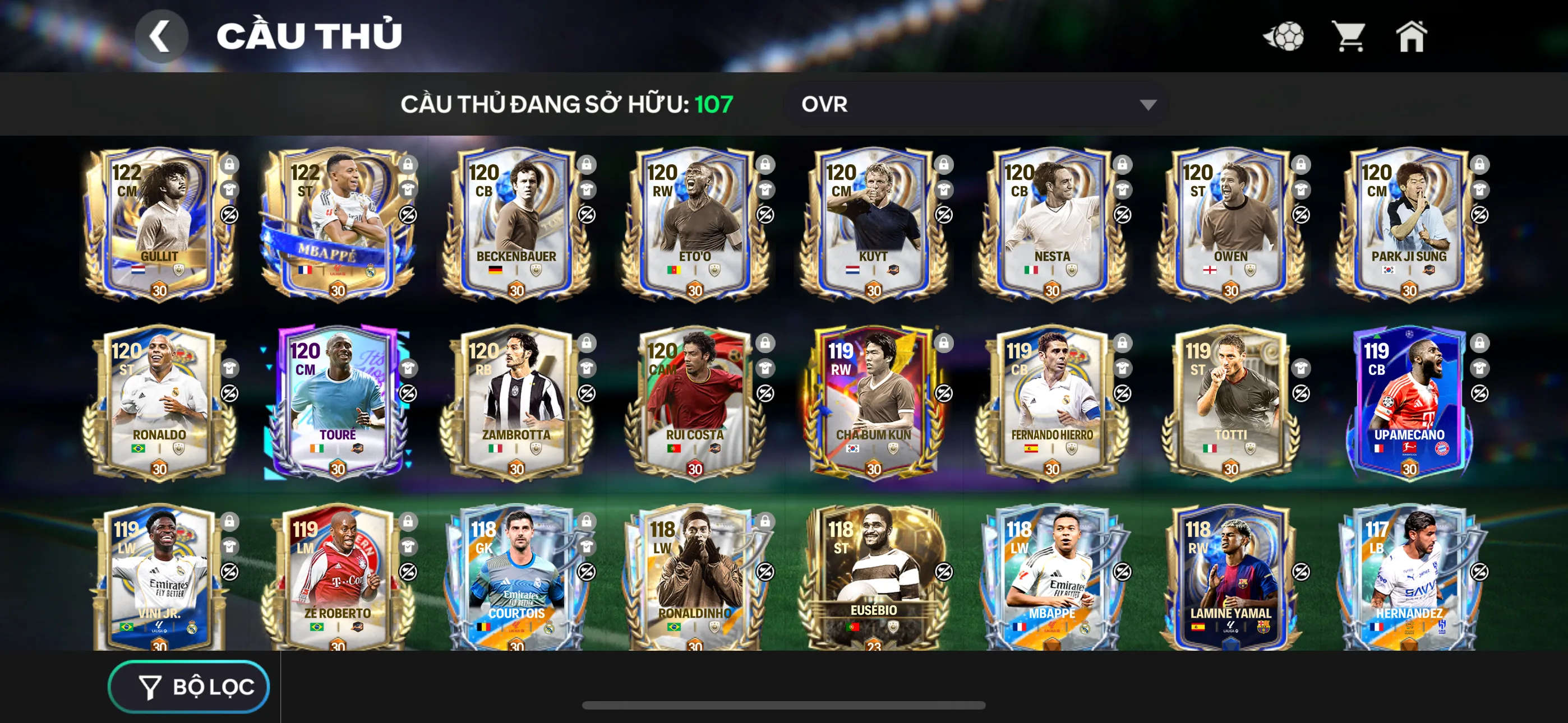The width and height of the screenshot is (1568, 723).
Task: Expand the sort options combo box
Action: [974, 104]
